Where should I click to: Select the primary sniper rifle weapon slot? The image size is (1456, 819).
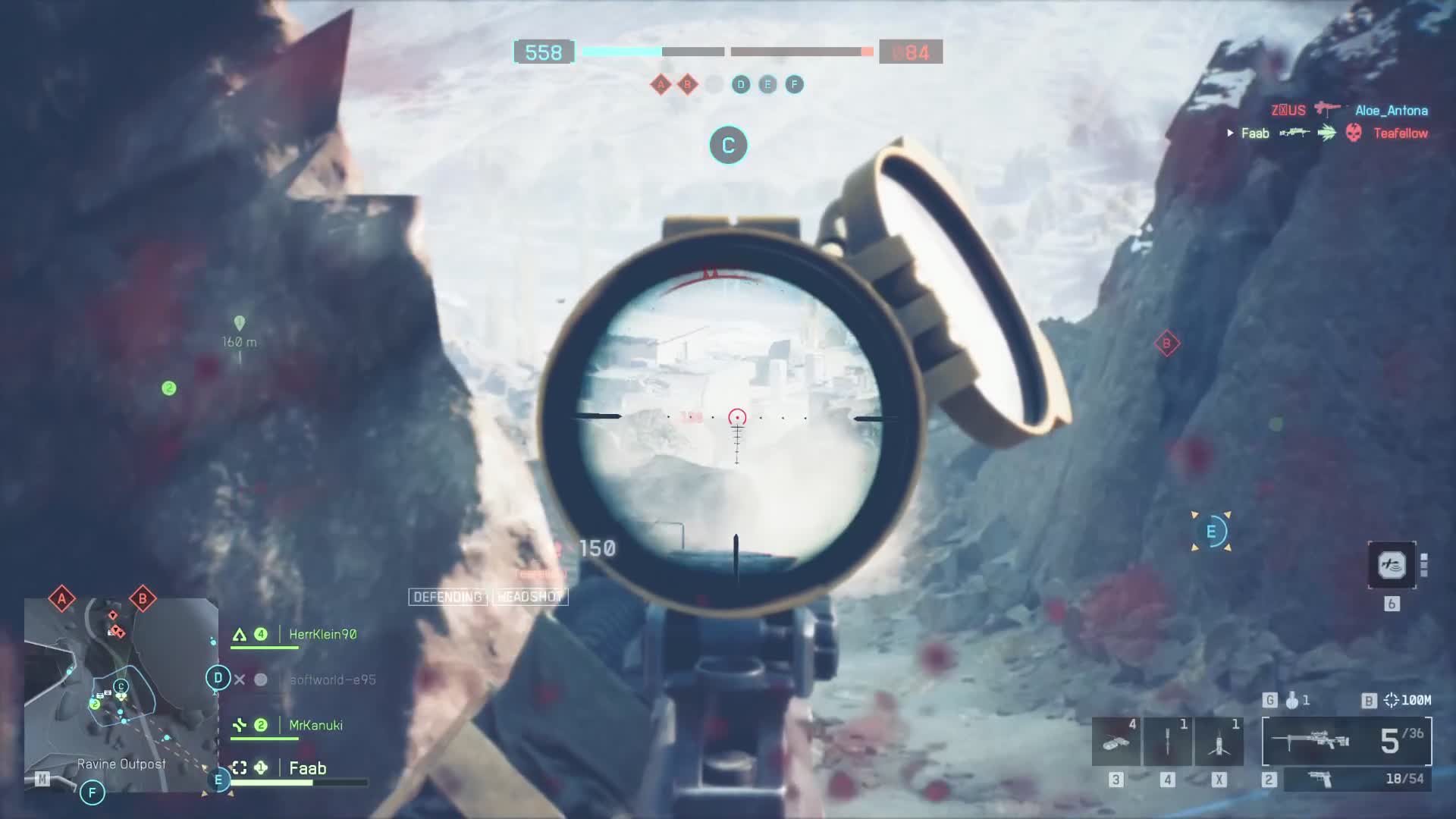click(1346, 741)
